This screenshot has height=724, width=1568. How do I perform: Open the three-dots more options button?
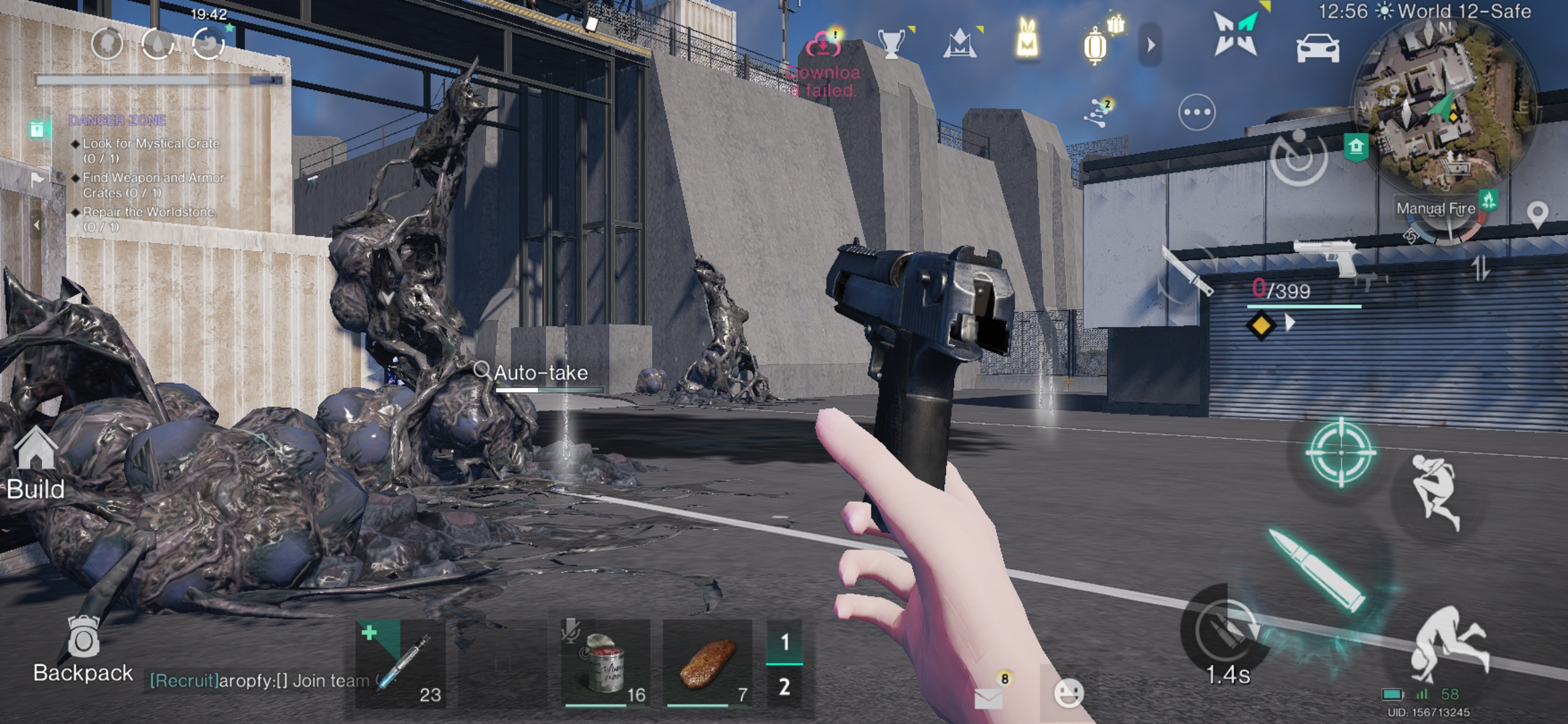pyautogui.click(x=1197, y=113)
